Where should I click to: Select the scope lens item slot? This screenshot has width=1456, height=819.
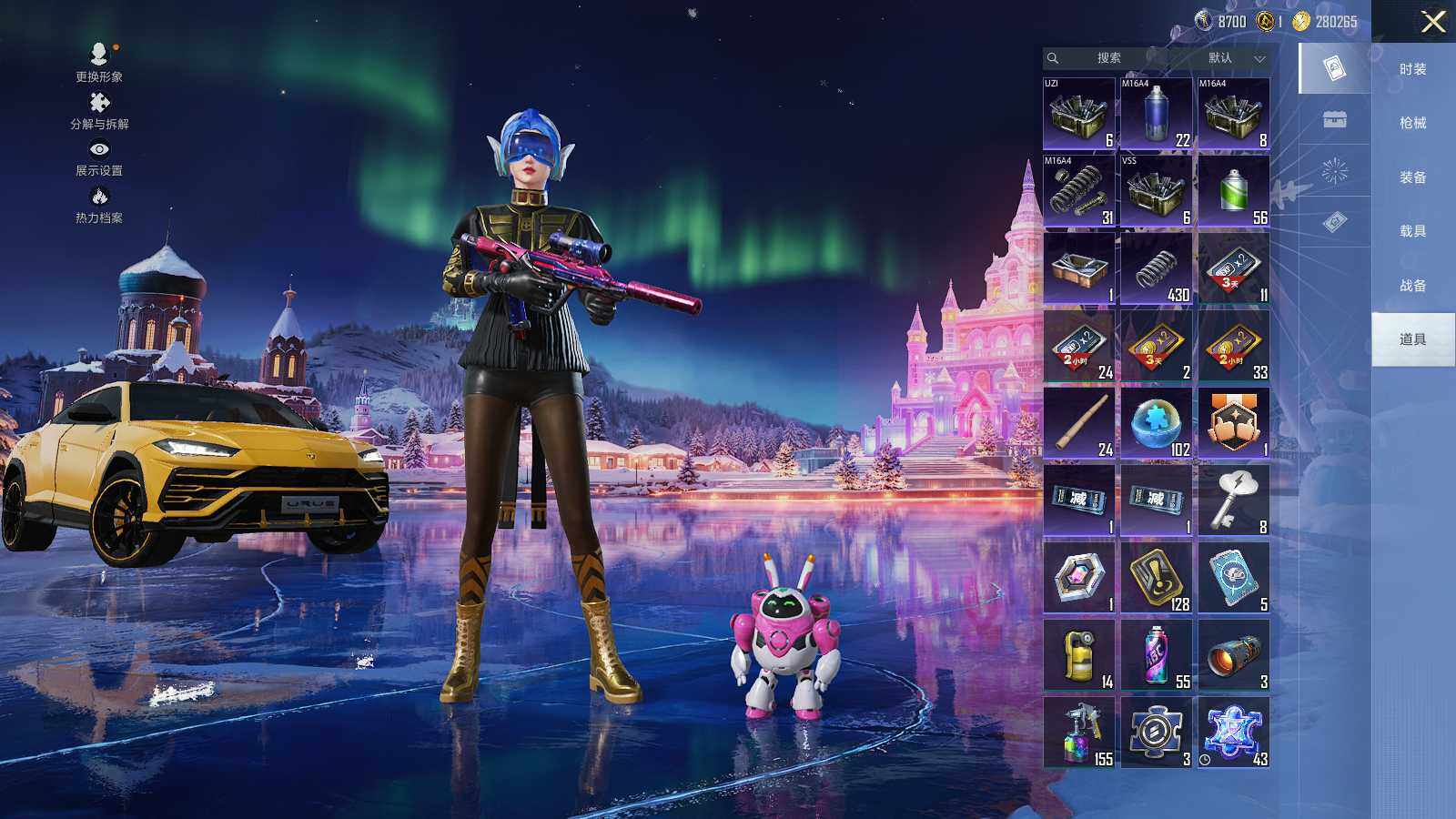(1233, 655)
